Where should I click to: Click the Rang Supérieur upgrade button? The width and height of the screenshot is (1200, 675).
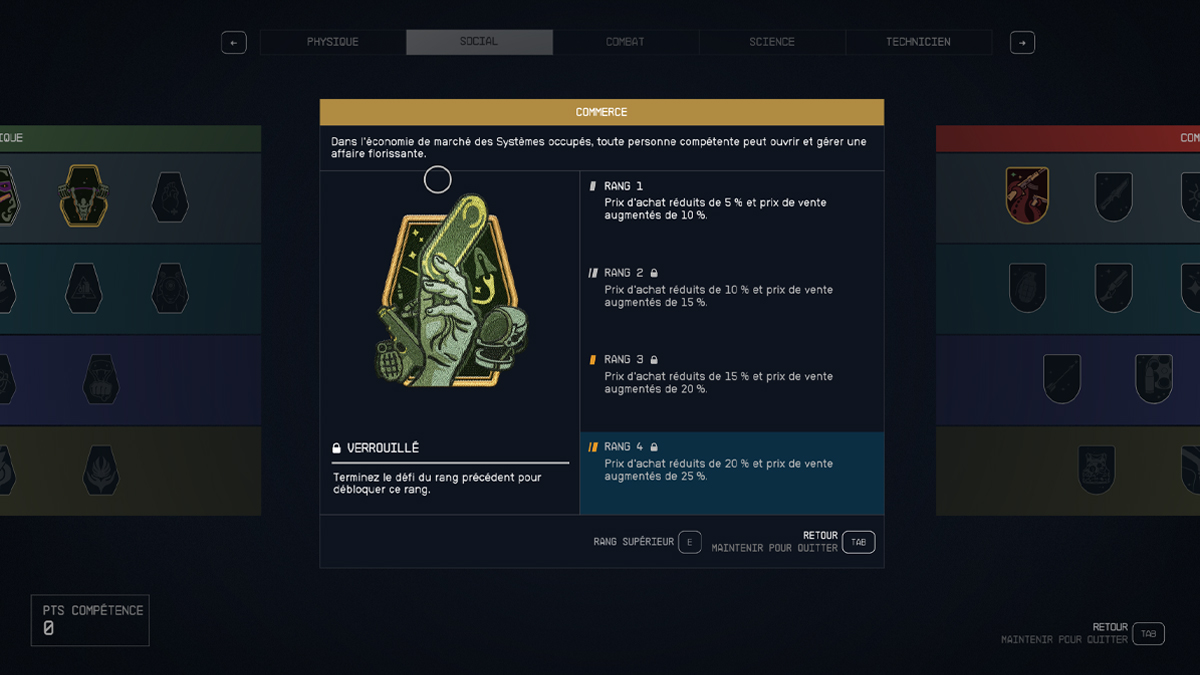coord(689,542)
